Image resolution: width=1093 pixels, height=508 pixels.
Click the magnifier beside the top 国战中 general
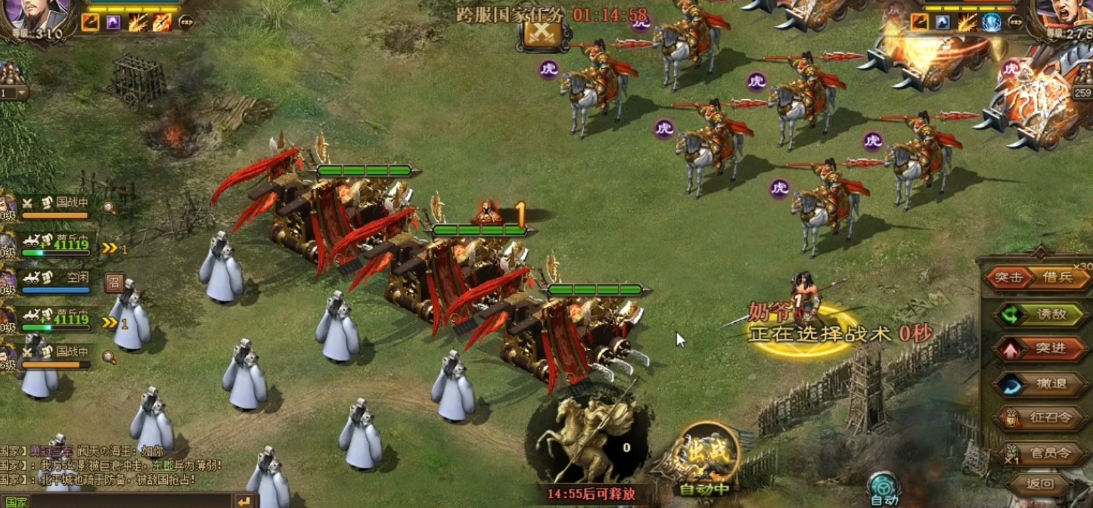pyautogui.click(x=108, y=208)
